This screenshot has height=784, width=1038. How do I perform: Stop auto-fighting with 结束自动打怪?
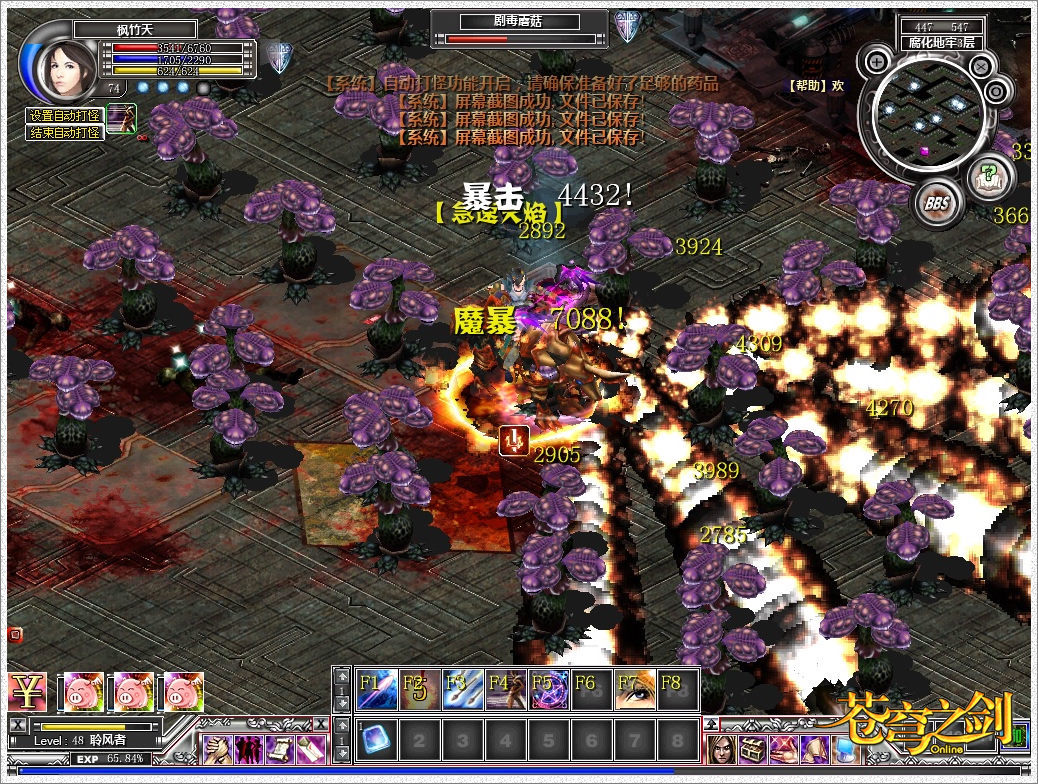click(65, 133)
